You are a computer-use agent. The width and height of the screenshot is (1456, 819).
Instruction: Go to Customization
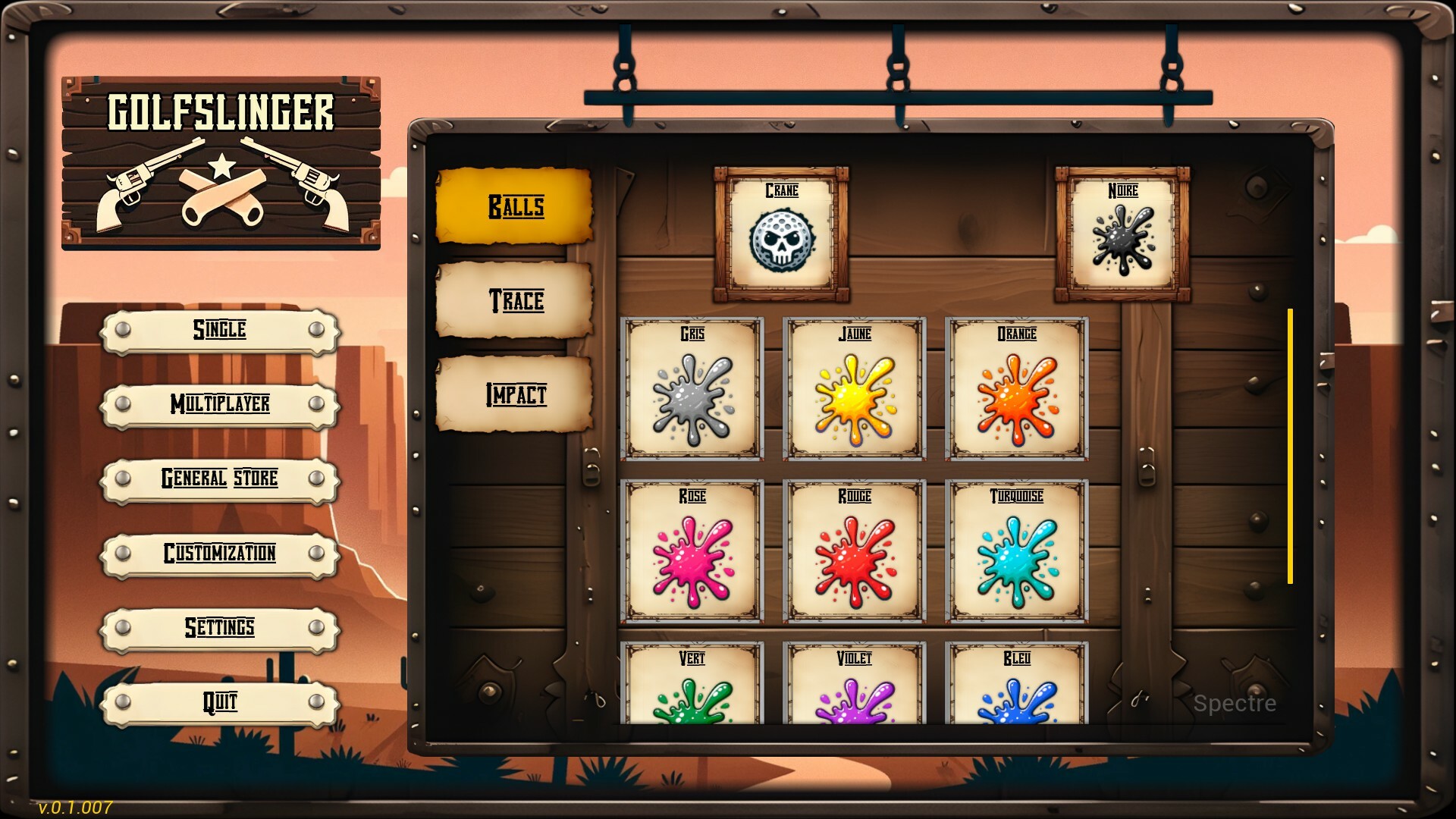pyautogui.click(x=220, y=554)
